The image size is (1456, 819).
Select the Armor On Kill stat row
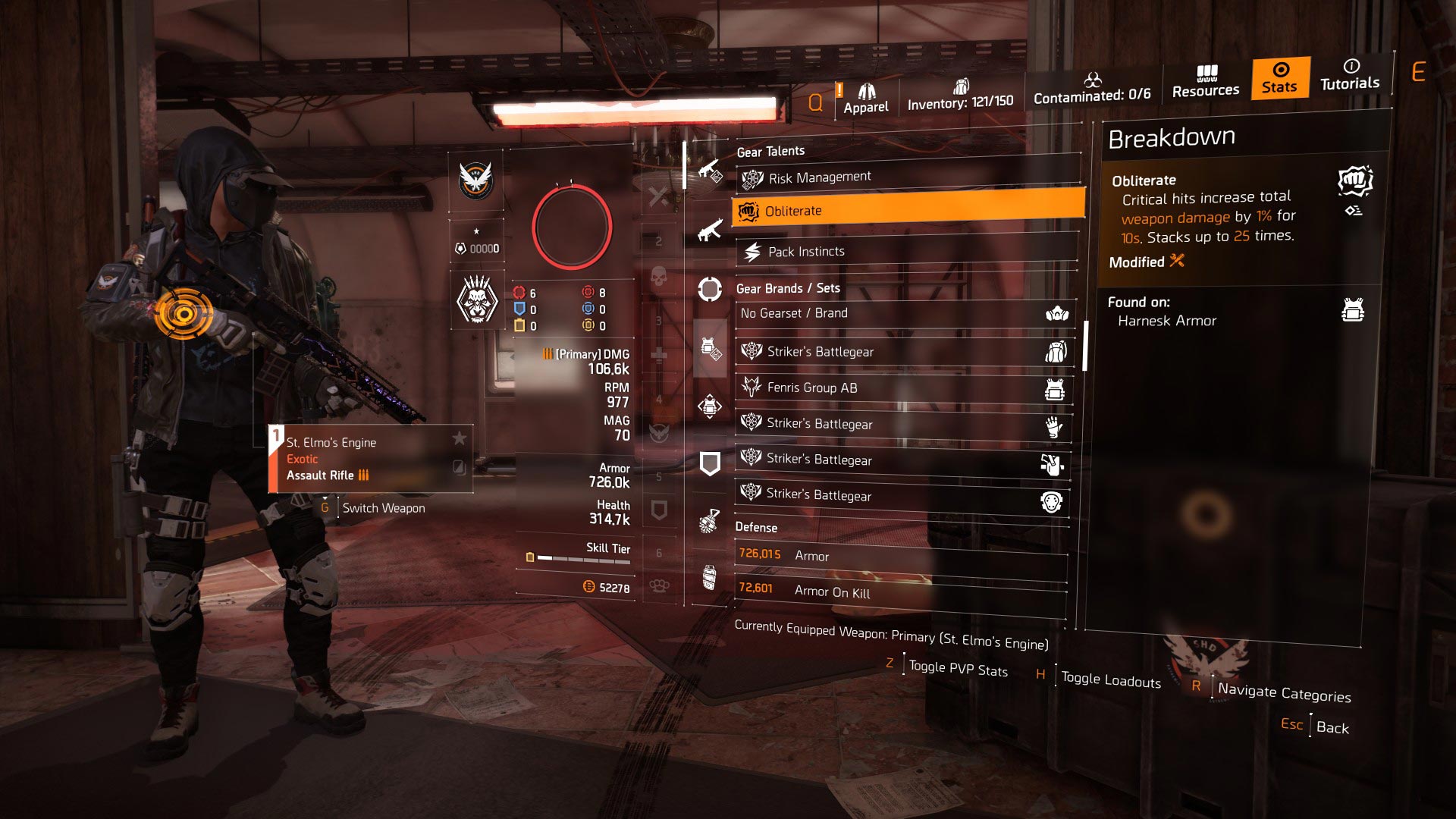pos(900,591)
